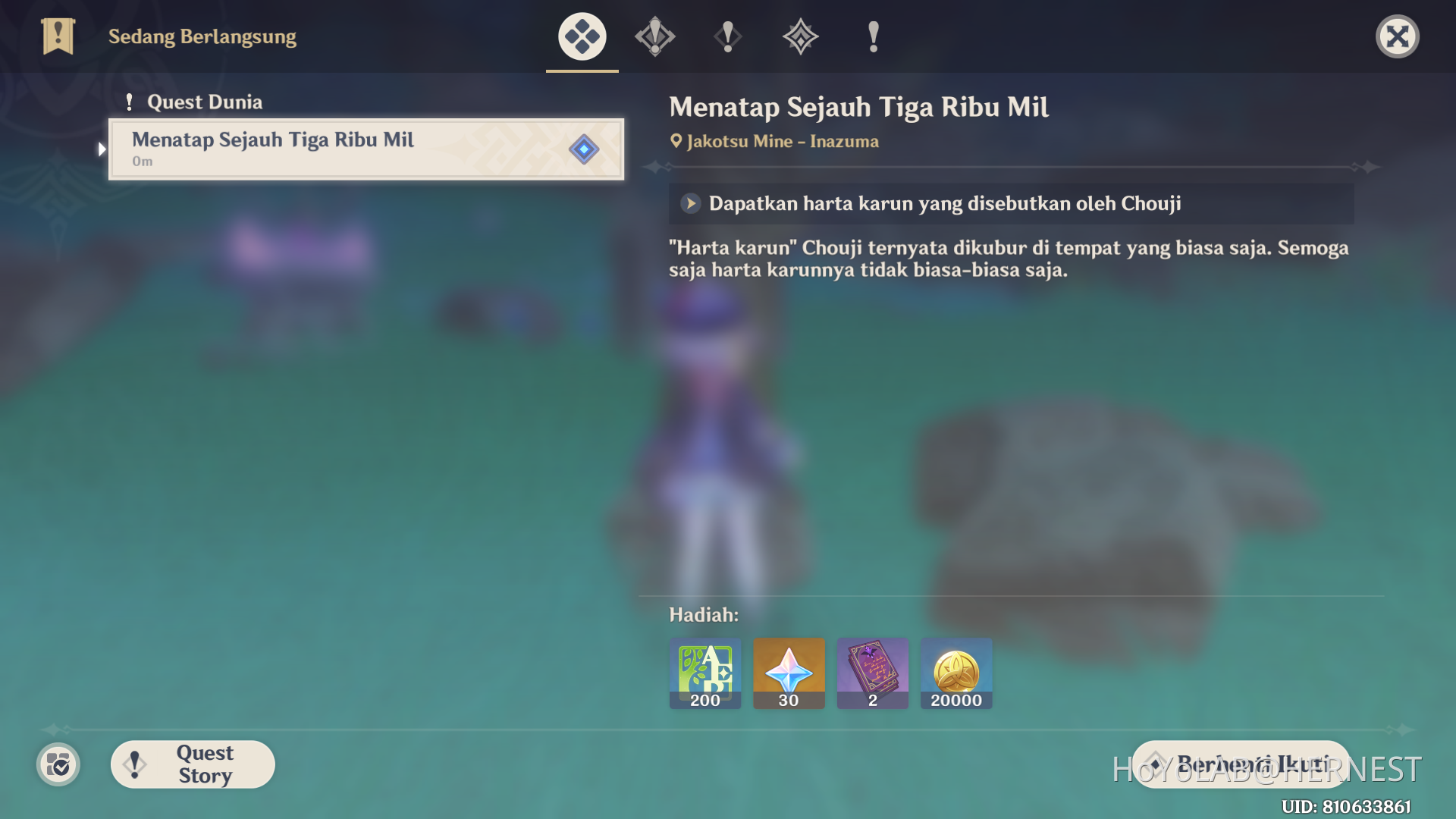Open the Archon Quest category icon
This screenshot has height=819, width=1456.
654,36
